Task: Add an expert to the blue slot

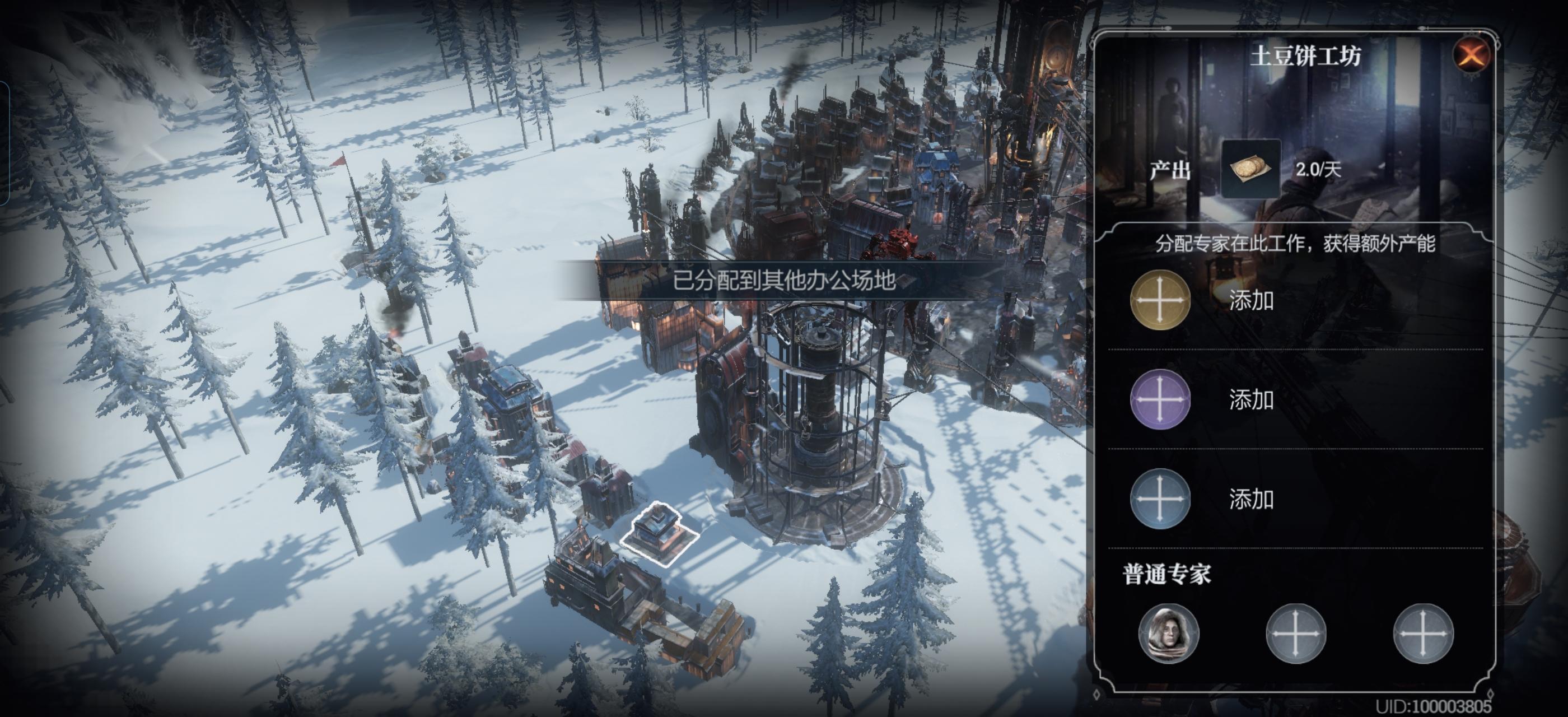Action: [x=1160, y=499]
